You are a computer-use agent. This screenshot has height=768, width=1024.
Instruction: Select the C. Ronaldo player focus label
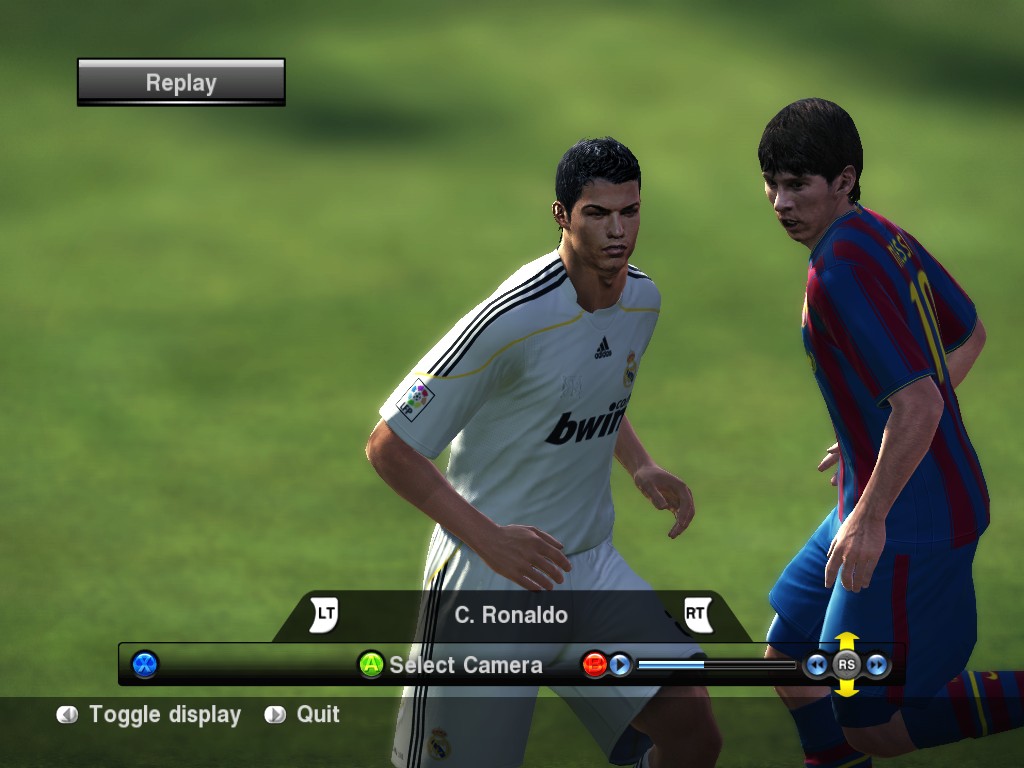coord(511,615)
